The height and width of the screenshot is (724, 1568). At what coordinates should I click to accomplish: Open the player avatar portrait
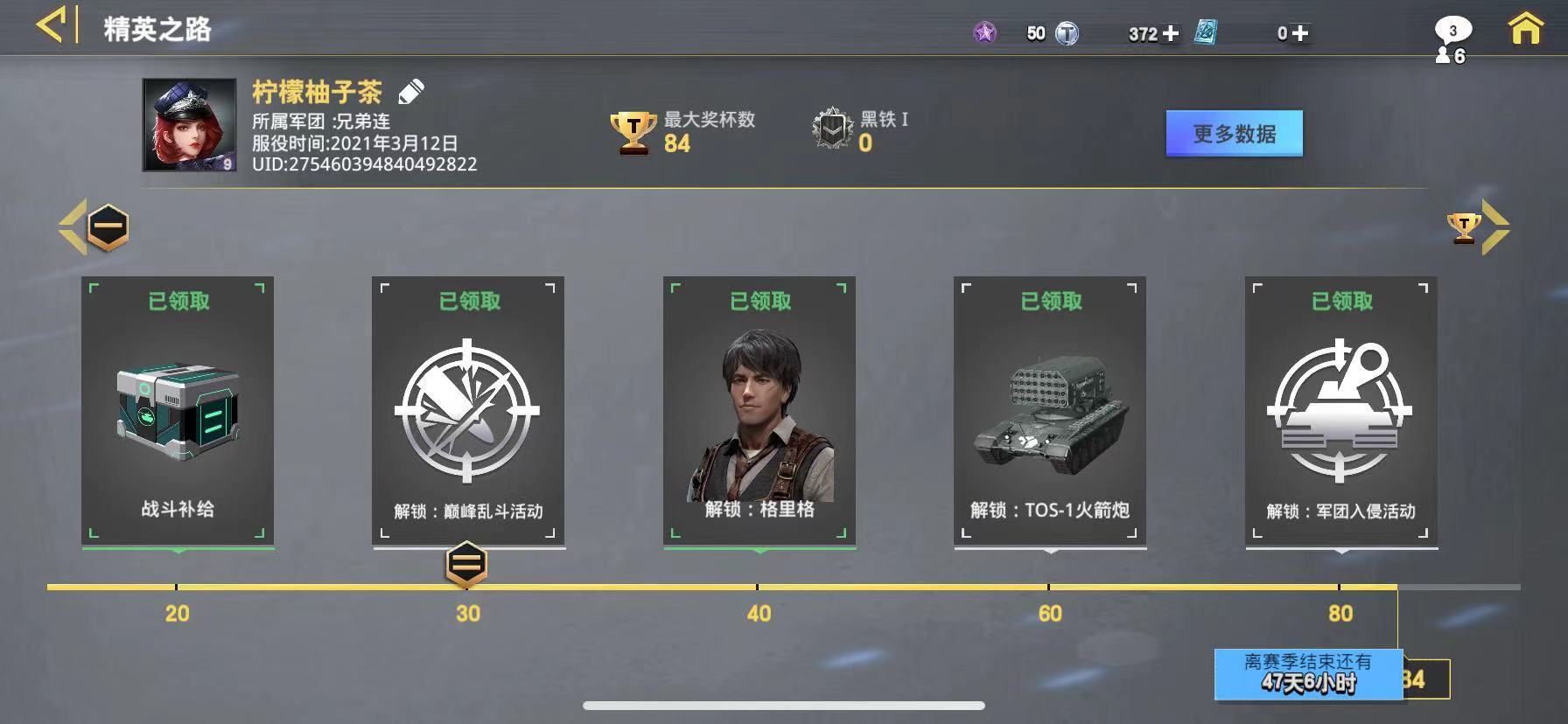[x=190, y=125]
